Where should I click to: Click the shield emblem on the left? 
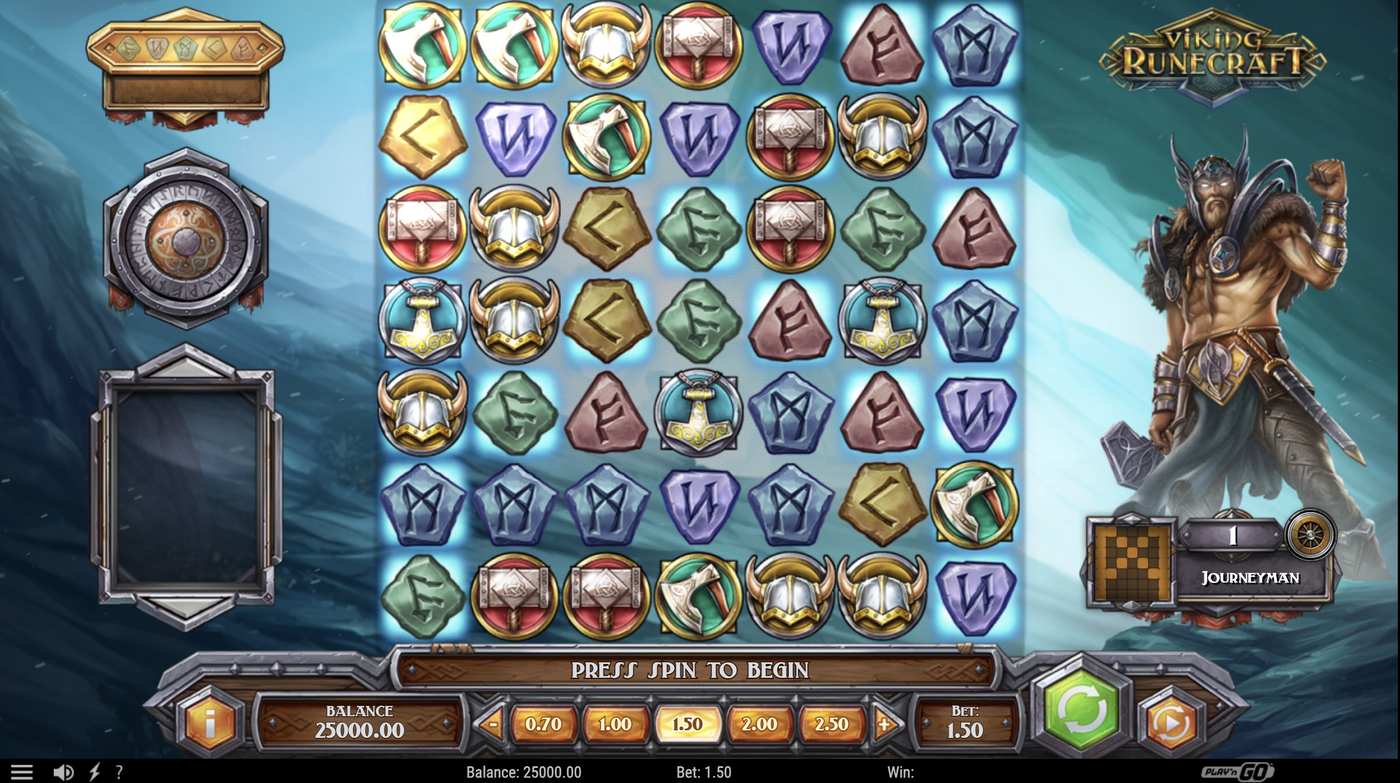[x=185, y=232]
